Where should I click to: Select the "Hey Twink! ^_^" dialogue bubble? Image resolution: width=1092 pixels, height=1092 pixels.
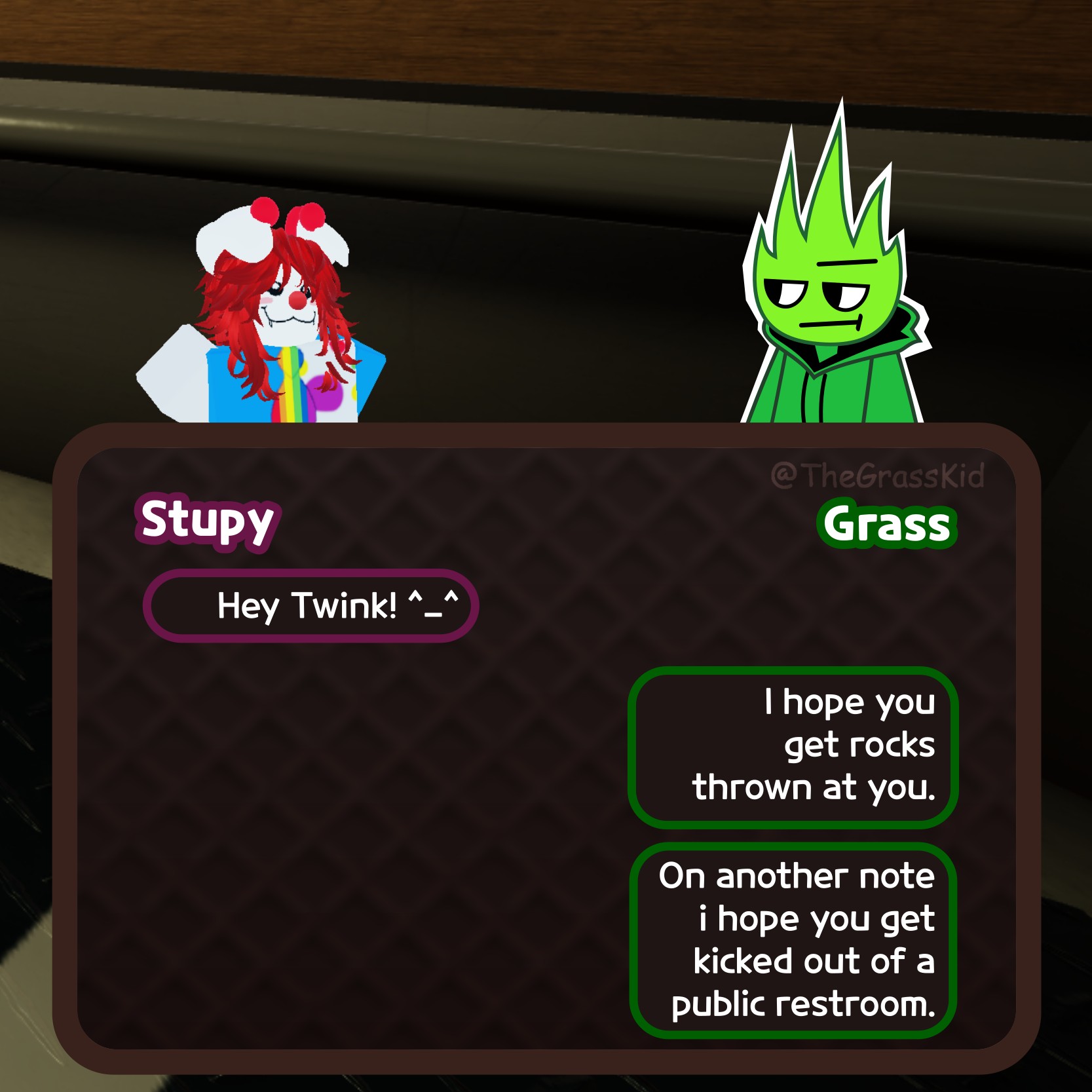[311, 606]
